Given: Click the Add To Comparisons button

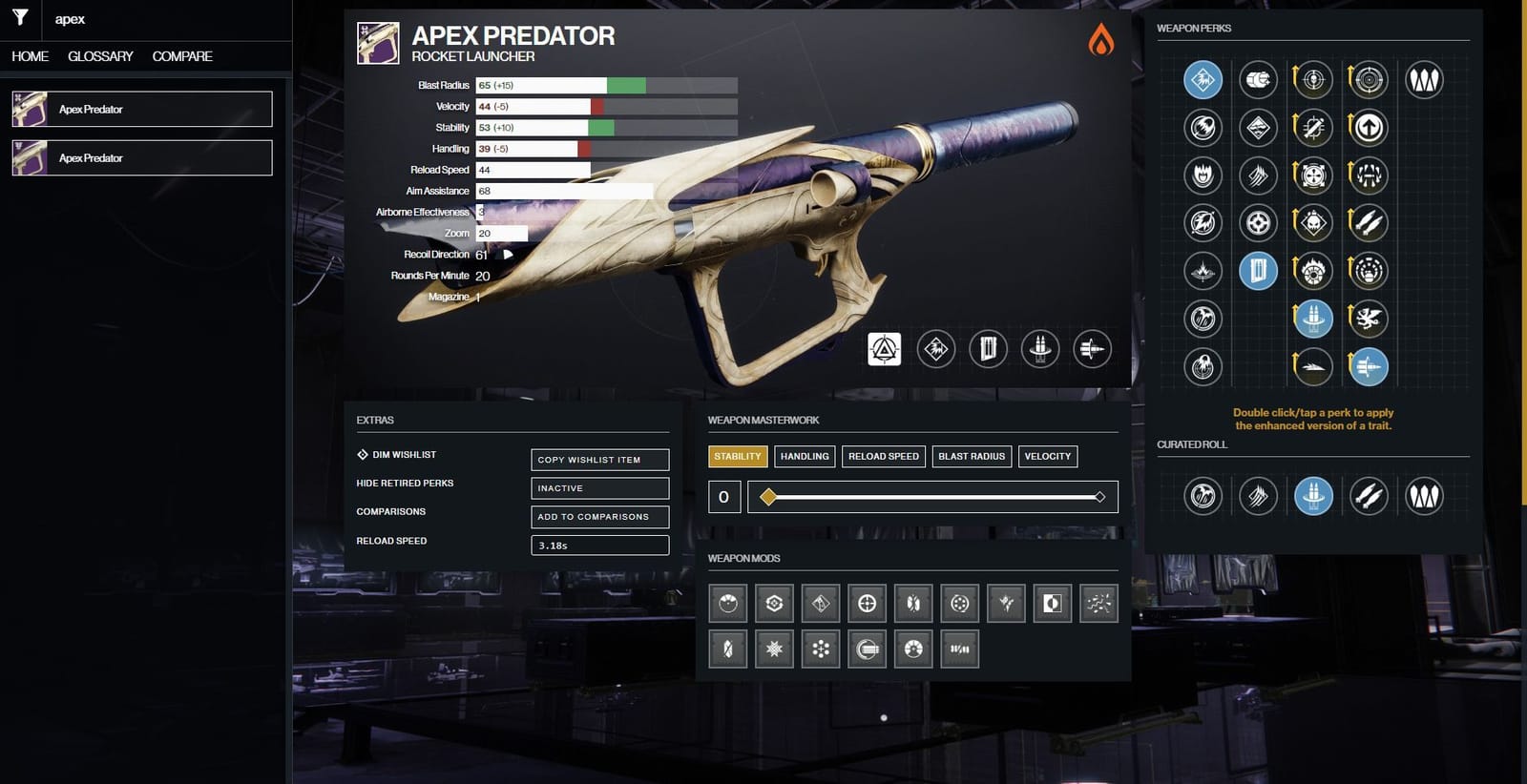Looking at the screenshot, I should coord(599,517).
